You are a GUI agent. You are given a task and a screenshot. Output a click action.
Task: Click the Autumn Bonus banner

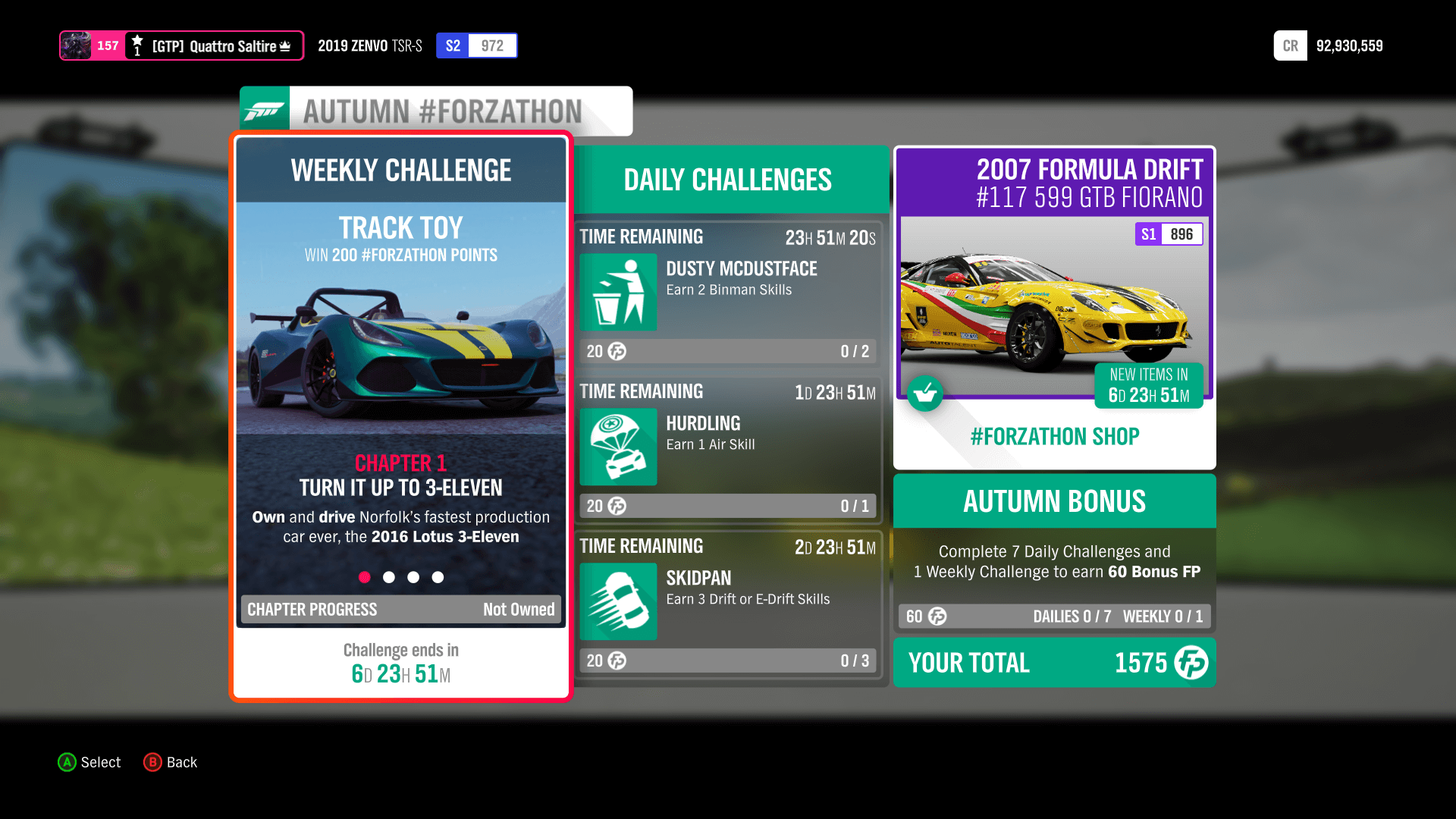pyautogui.click(x=1054, y=501)
